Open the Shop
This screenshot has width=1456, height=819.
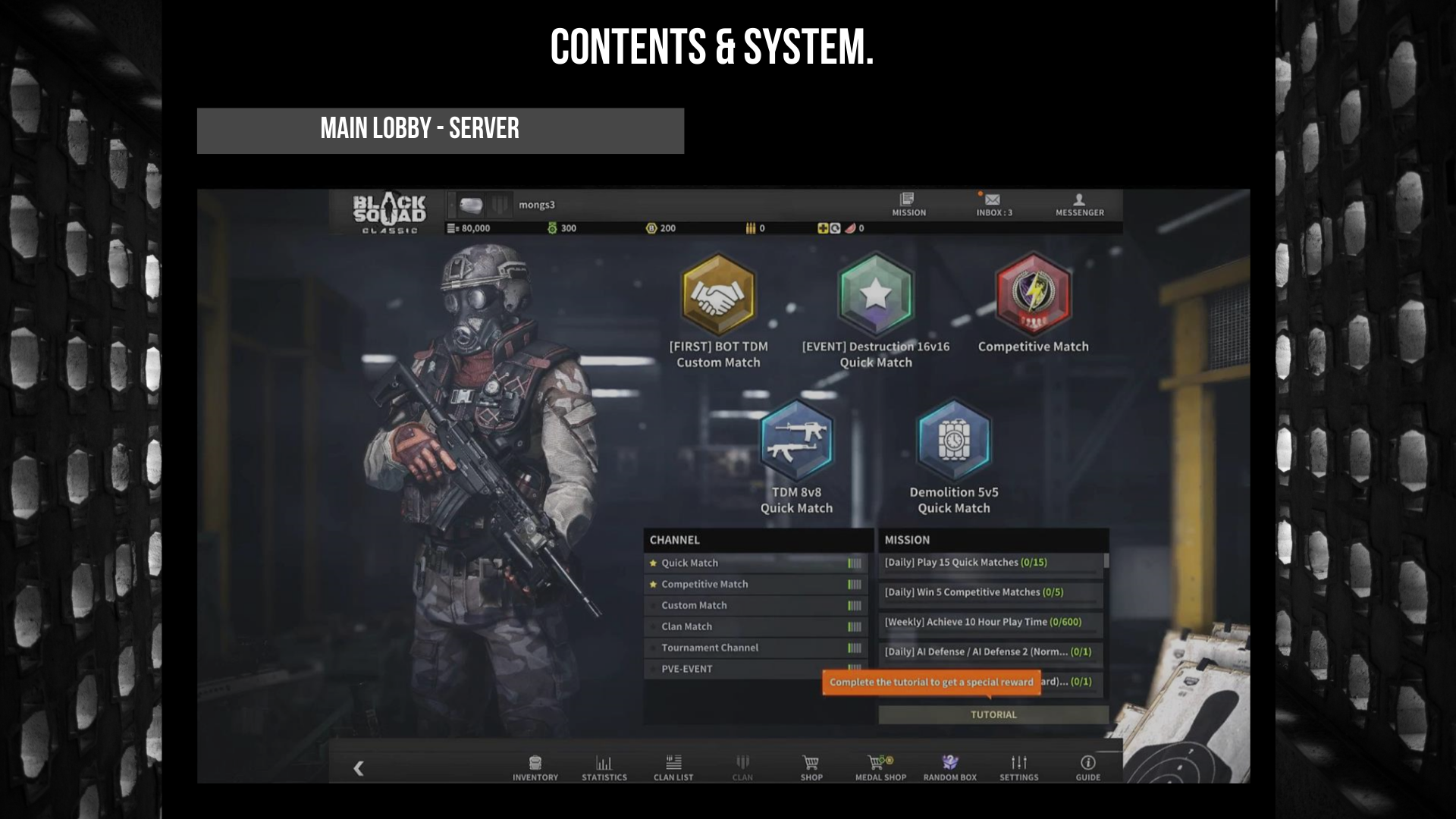(x=811, y=767)
